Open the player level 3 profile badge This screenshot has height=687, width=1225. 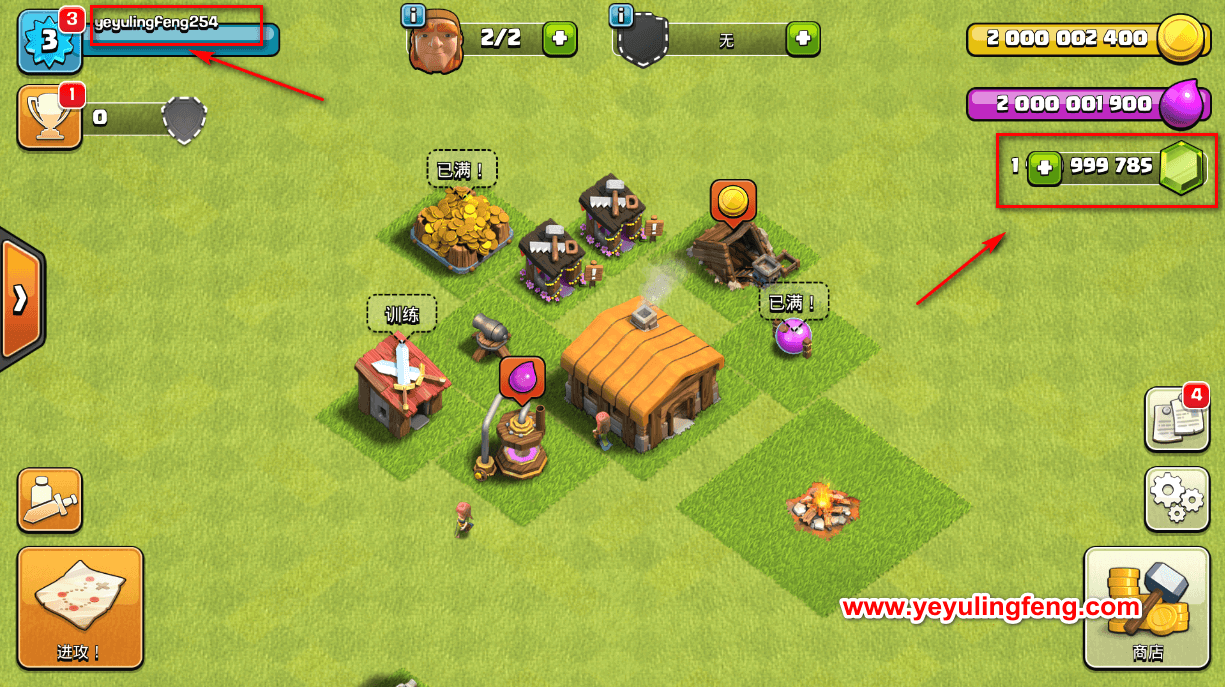tap(48, 40)
